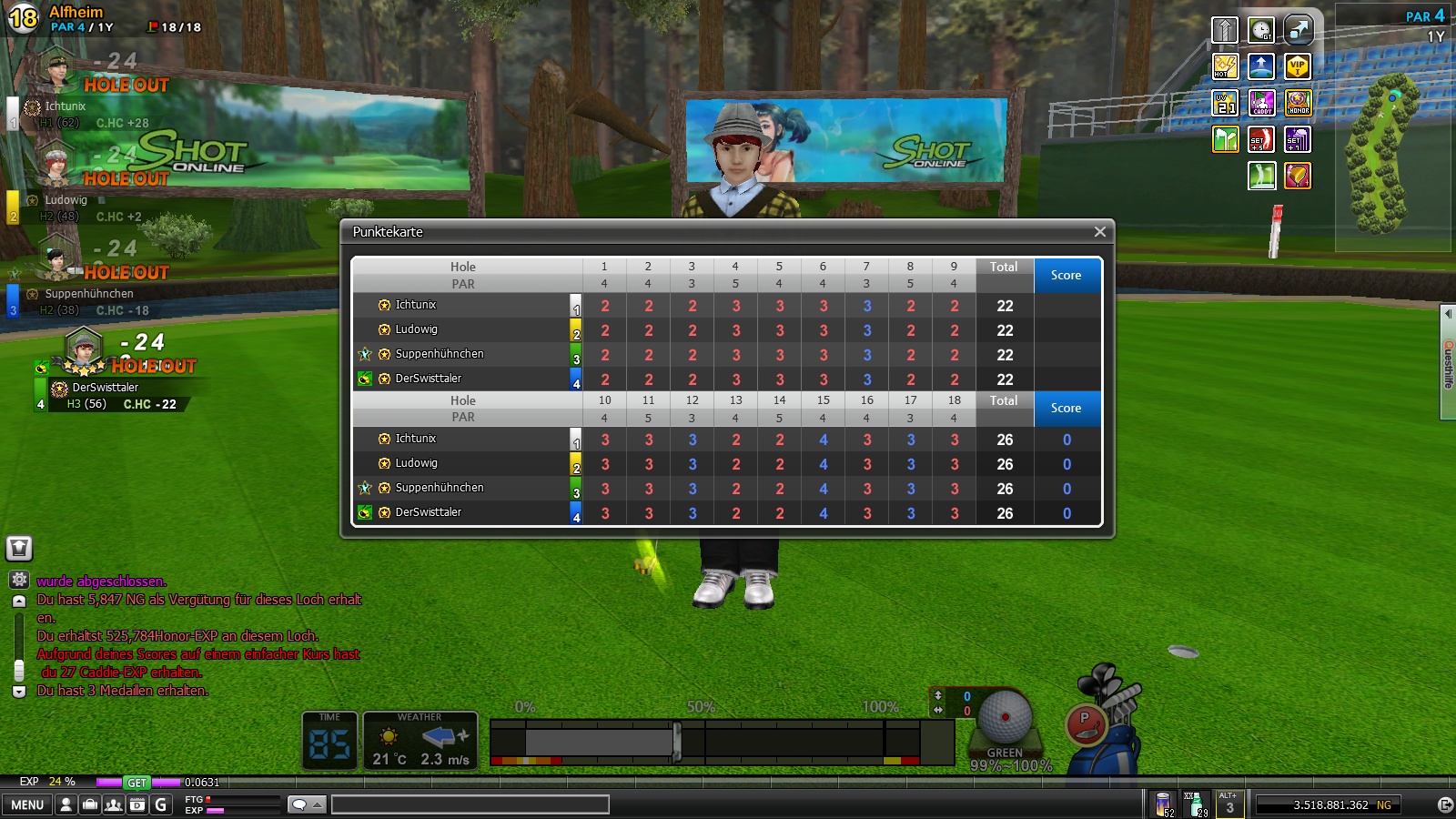Image resolution: width=1456 pixels, height=819 pixels.
Task: Use the energy drink can item
Action: 1163,804
